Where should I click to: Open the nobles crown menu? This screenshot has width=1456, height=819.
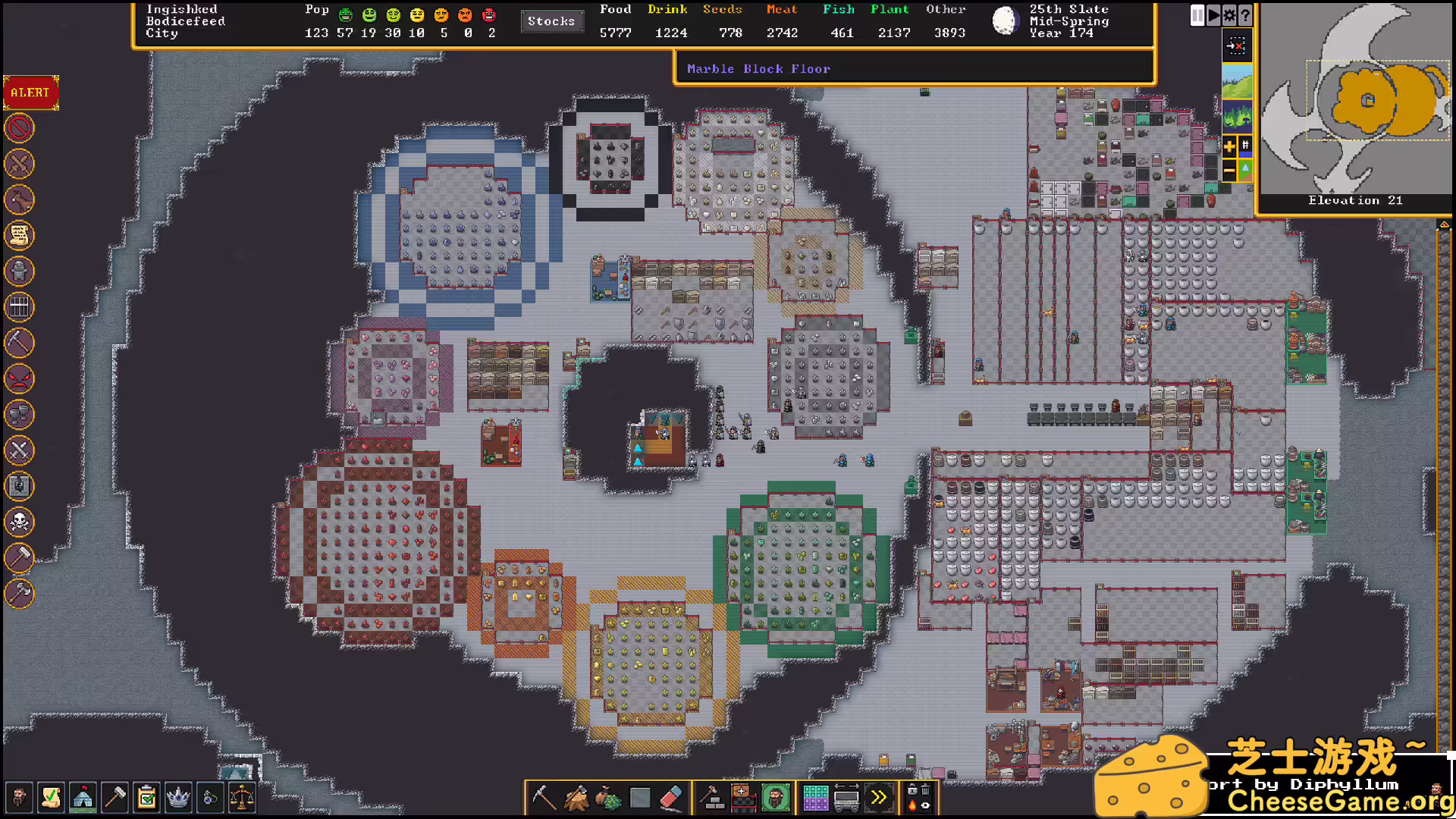coord(179,798)
